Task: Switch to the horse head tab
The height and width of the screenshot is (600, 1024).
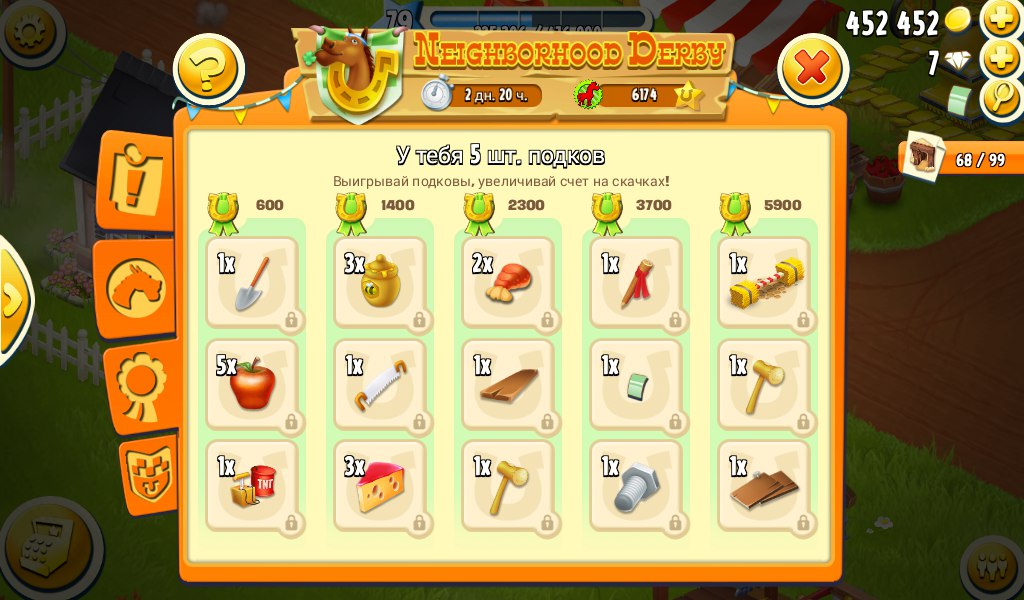Action: 136,287
